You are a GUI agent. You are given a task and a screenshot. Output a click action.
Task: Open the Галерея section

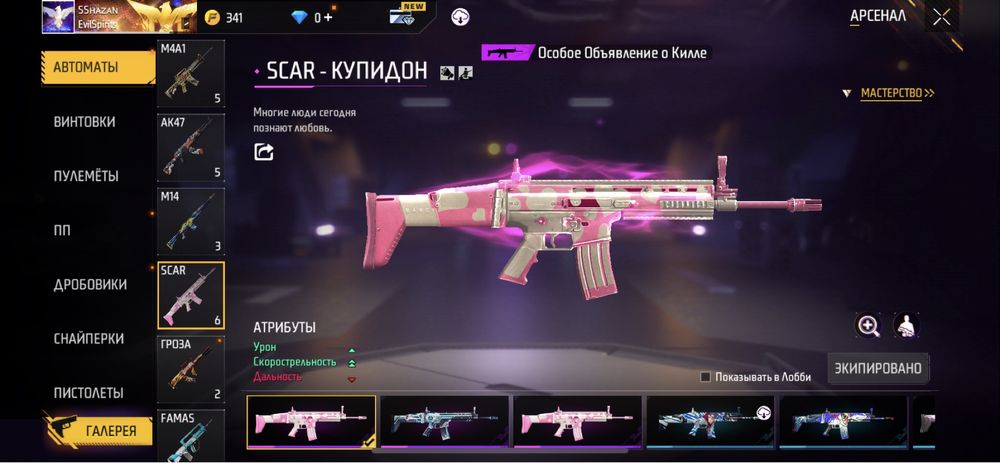[x=98, y=431]
